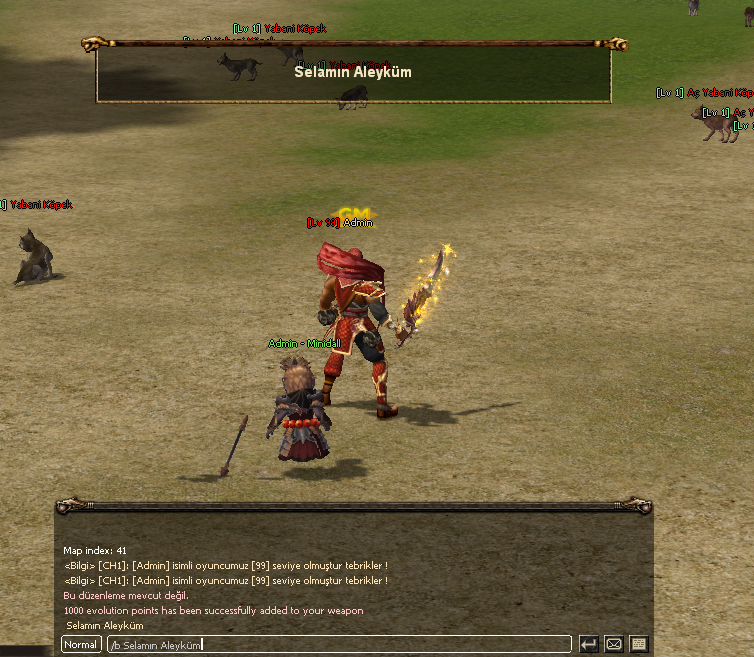This screenshot has height=657, width=754.
Task: Open the envelope whisper/message button
Action: tap(614, 645)
